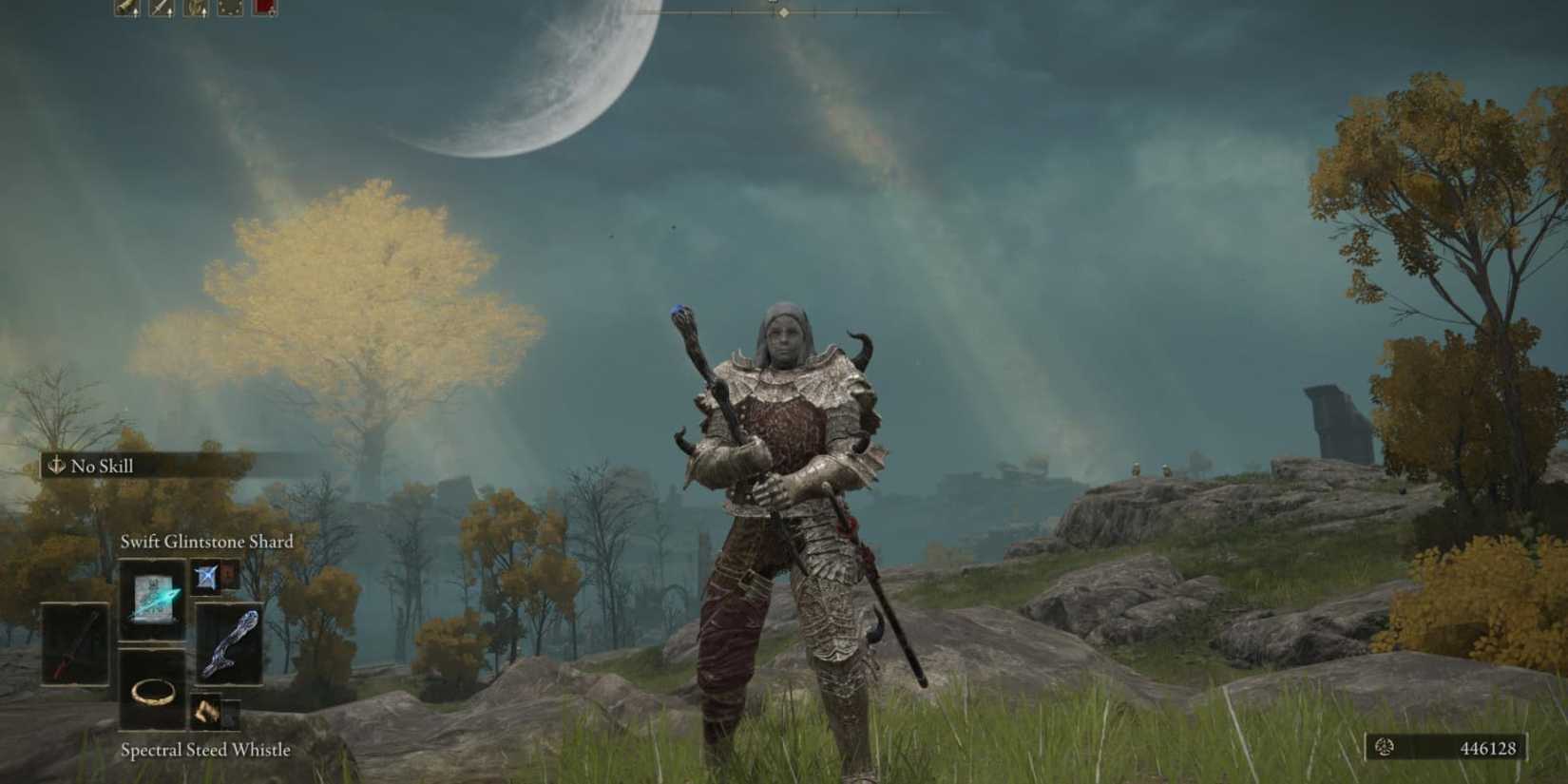Click the small red sub-slot beside the sorcery icon
Viewport: 1568px width, 784px height.
tap(229, 574)
